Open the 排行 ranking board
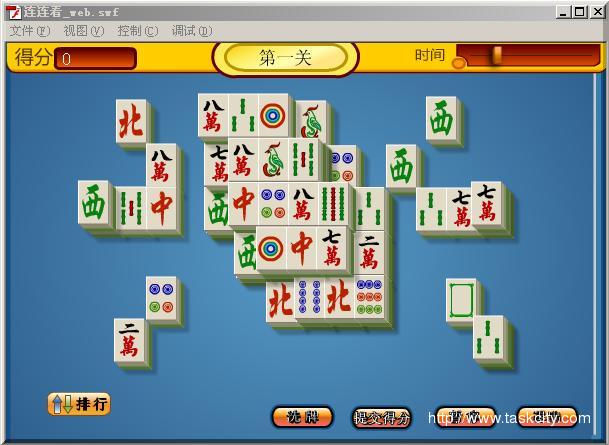The image size is (609, 445). click(79, 404)
